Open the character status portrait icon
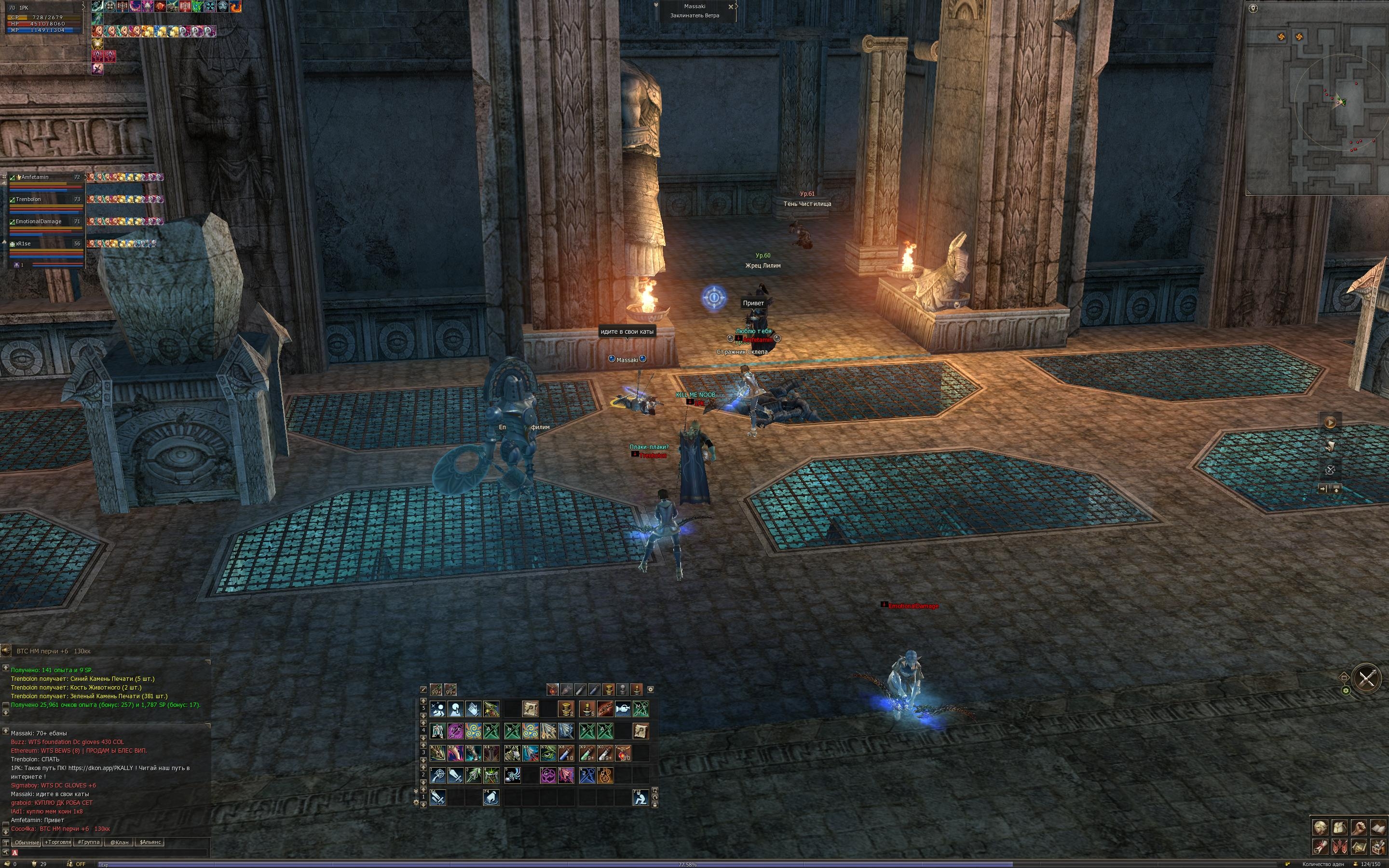 click(x=1320, y=827)
